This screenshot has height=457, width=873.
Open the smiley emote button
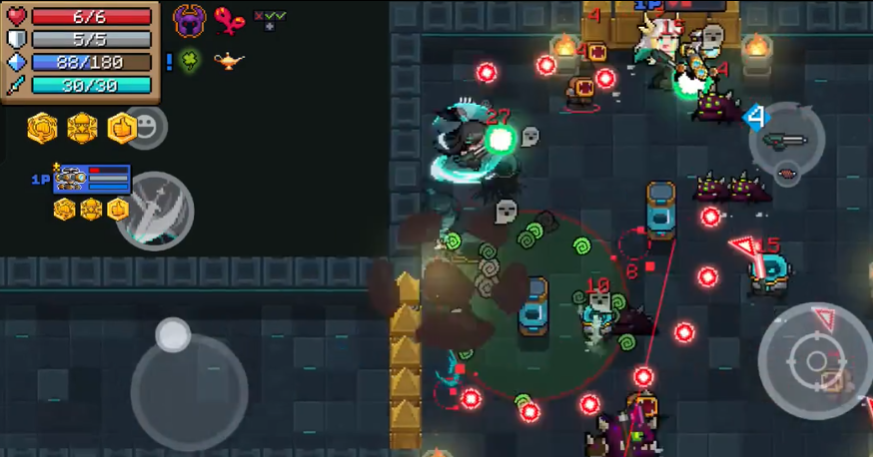147,127
